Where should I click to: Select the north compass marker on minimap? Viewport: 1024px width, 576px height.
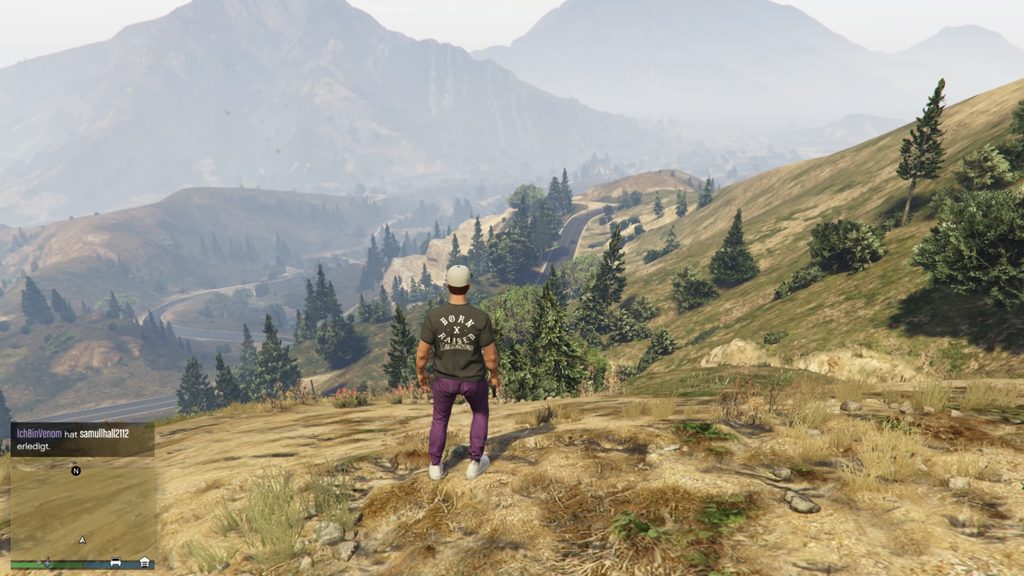pos(76,470)
